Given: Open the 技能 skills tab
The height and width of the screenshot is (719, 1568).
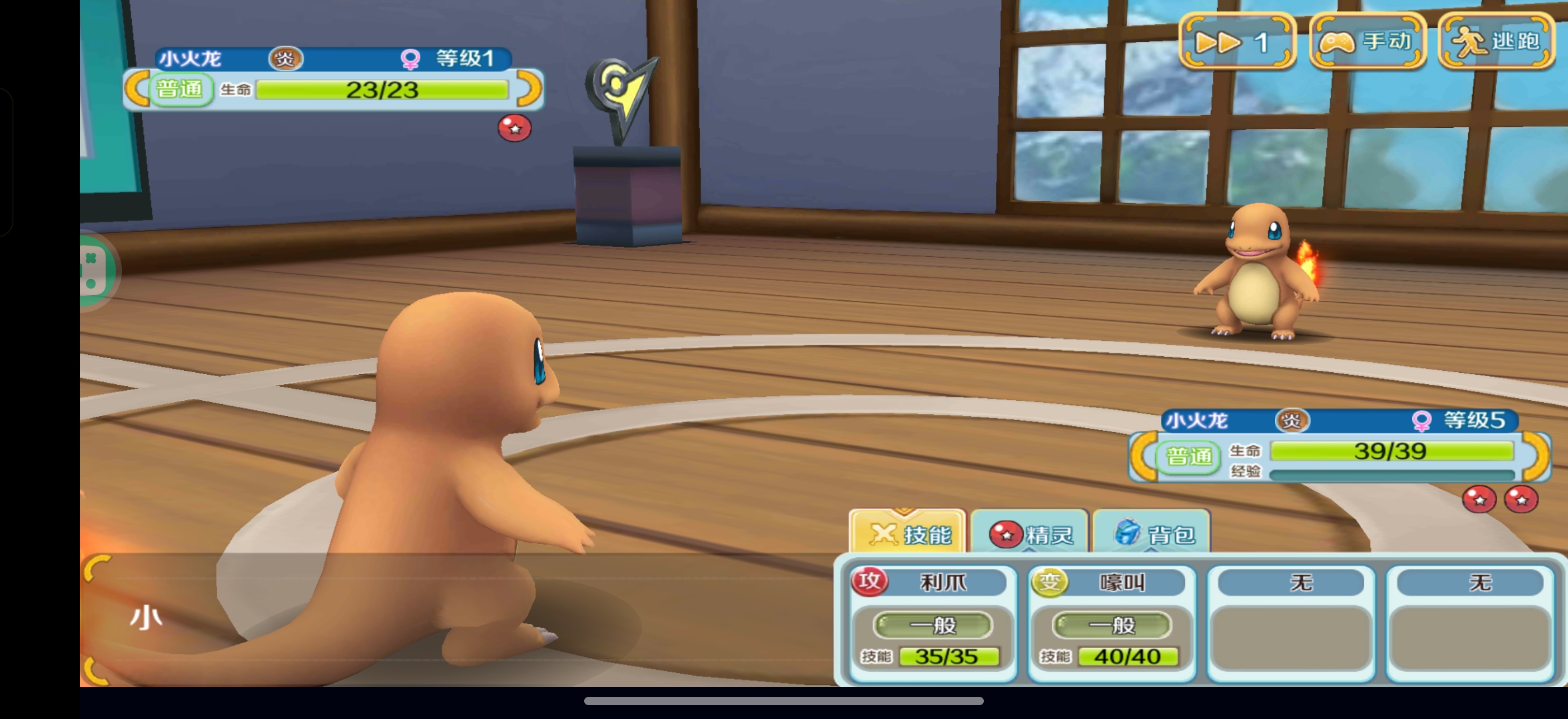Looking at the screenshot, I should [907, 533].
